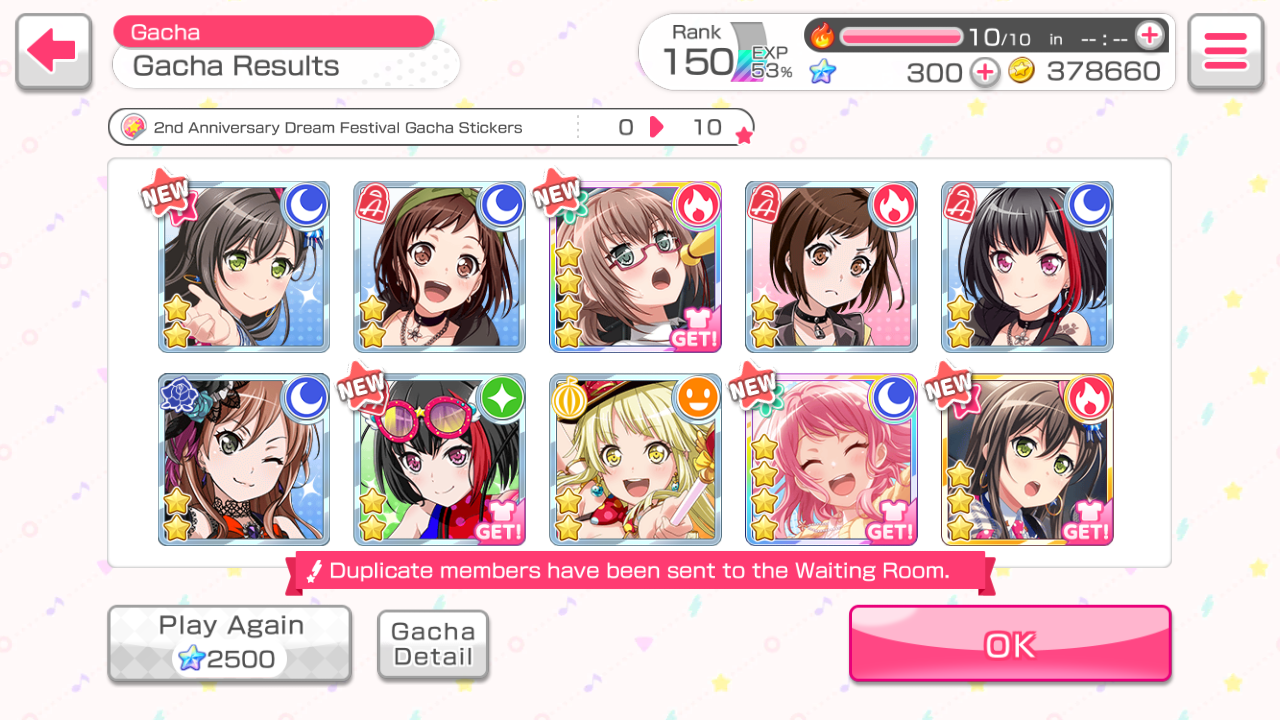The image size is (1280, 720).
Task: Open the three-star dark-haired girl card
Action: tap(1027, 460)
